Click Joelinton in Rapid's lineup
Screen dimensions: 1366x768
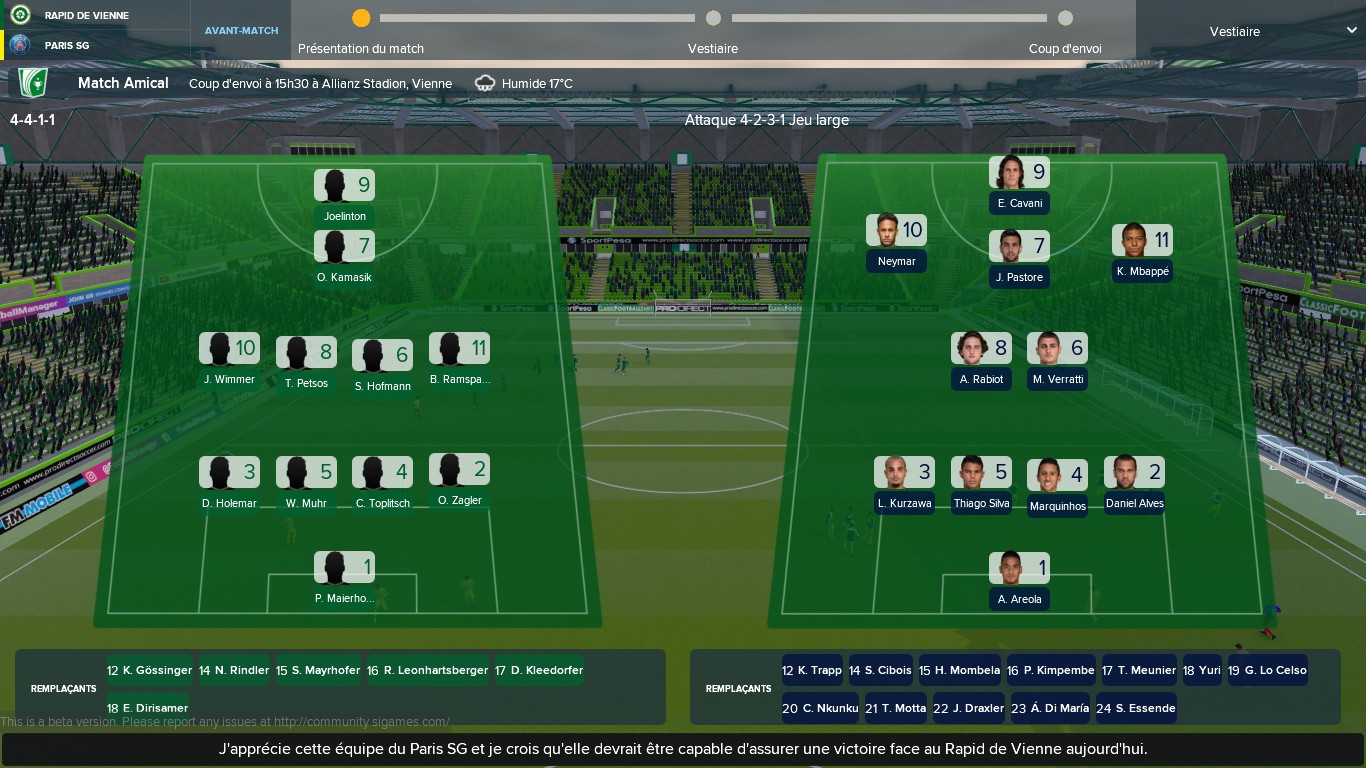(345, 197)
